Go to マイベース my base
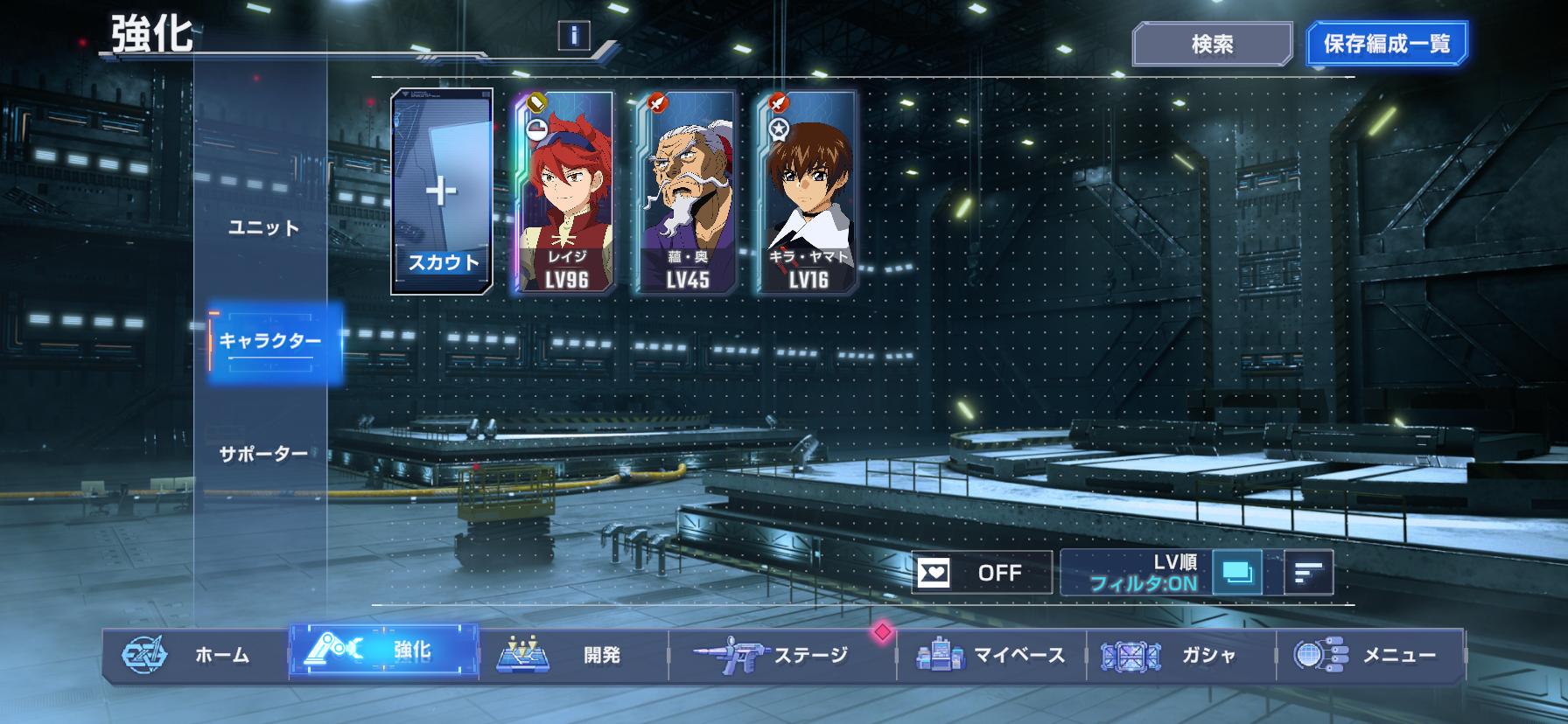 pyautogui.click(x=991, y=654)
